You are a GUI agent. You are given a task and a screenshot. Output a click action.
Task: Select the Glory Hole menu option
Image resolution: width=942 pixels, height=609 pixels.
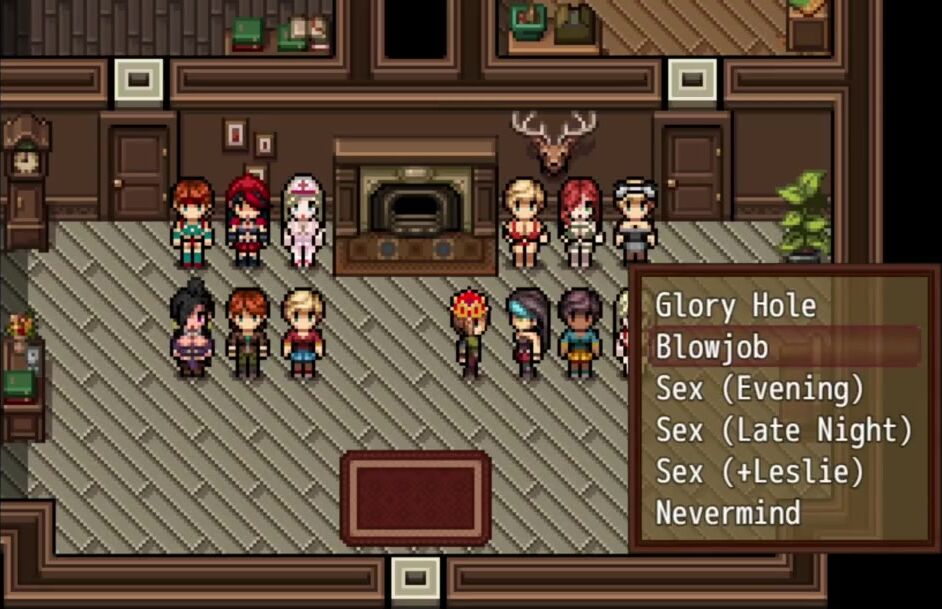click(735, 306)
